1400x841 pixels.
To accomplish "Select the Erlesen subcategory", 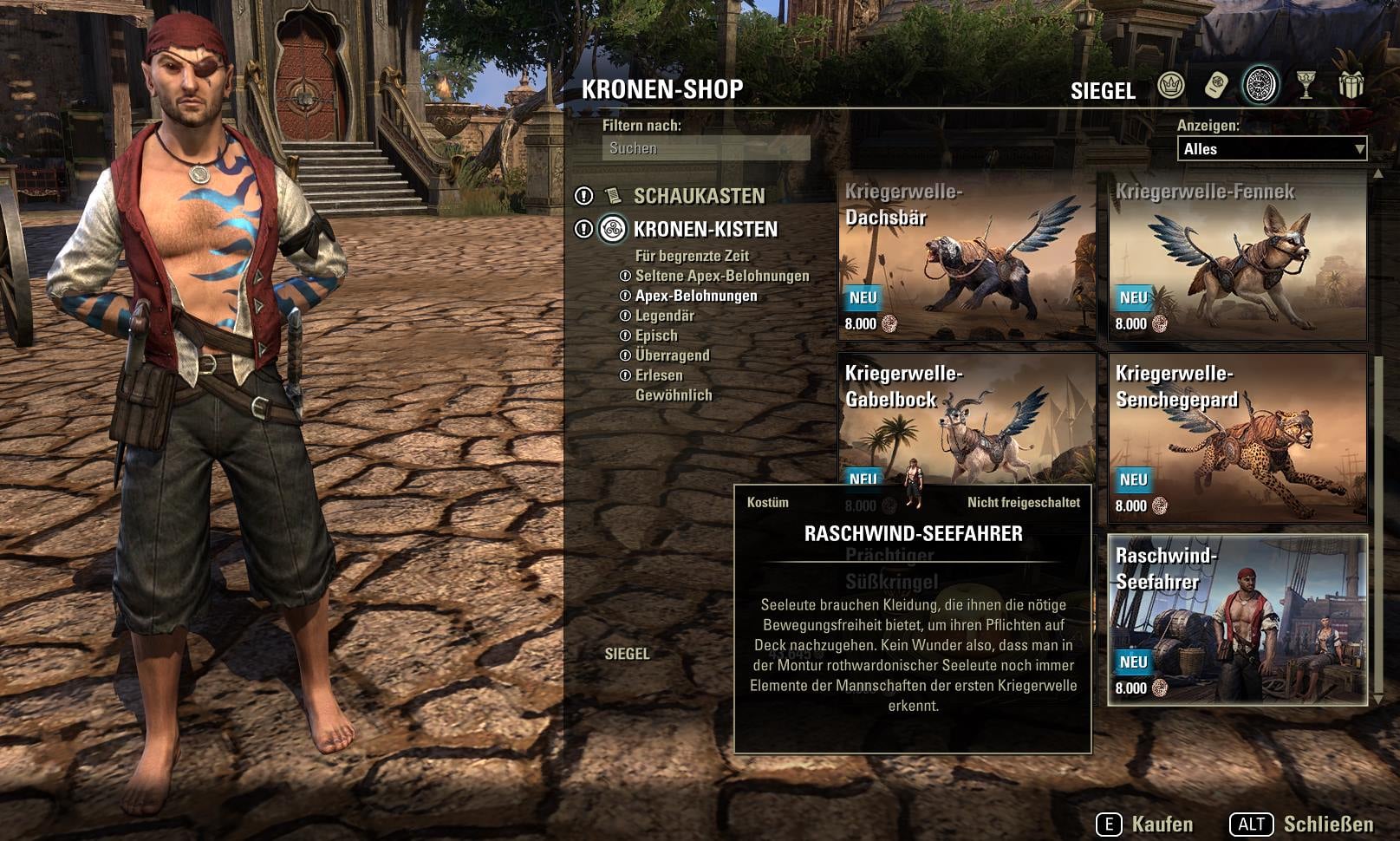I will pyautogui.click(x=659, y=375).
